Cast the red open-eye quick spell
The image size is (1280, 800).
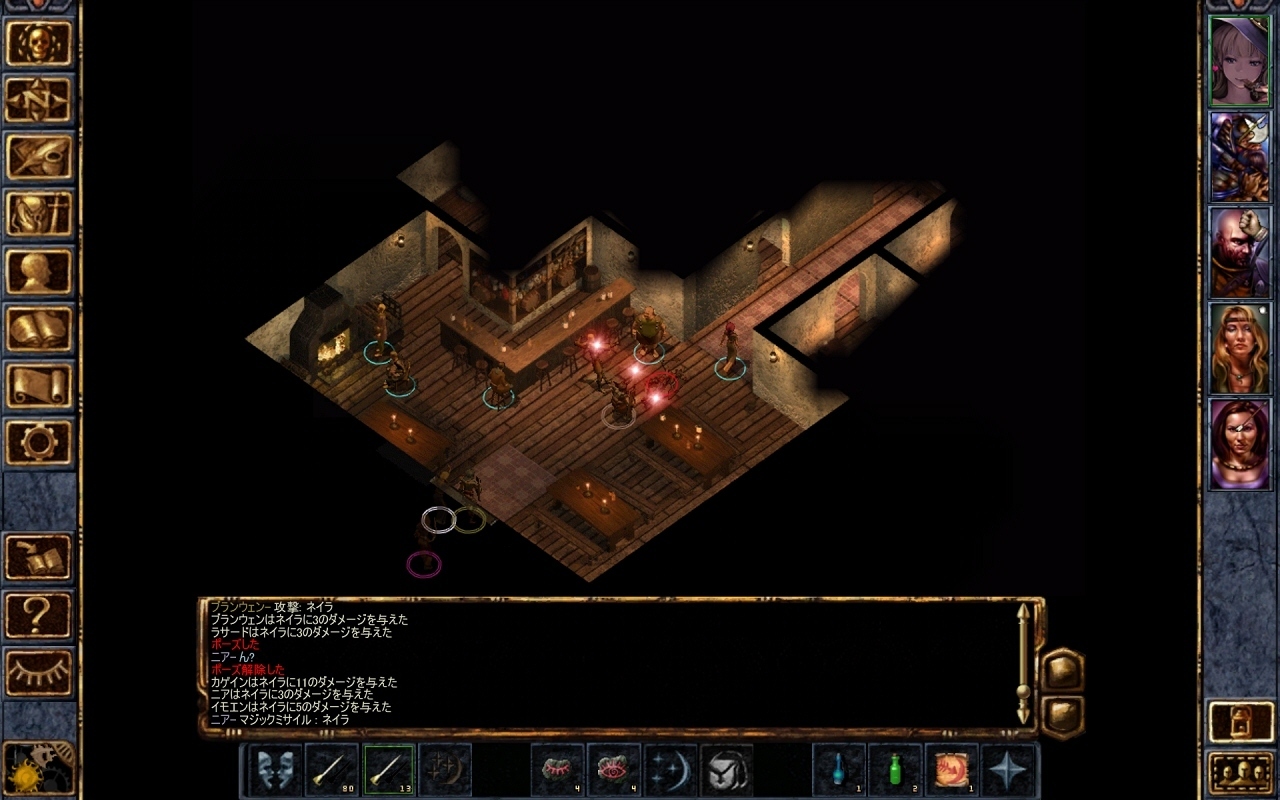pyautogui.click(x=613, y=770)
